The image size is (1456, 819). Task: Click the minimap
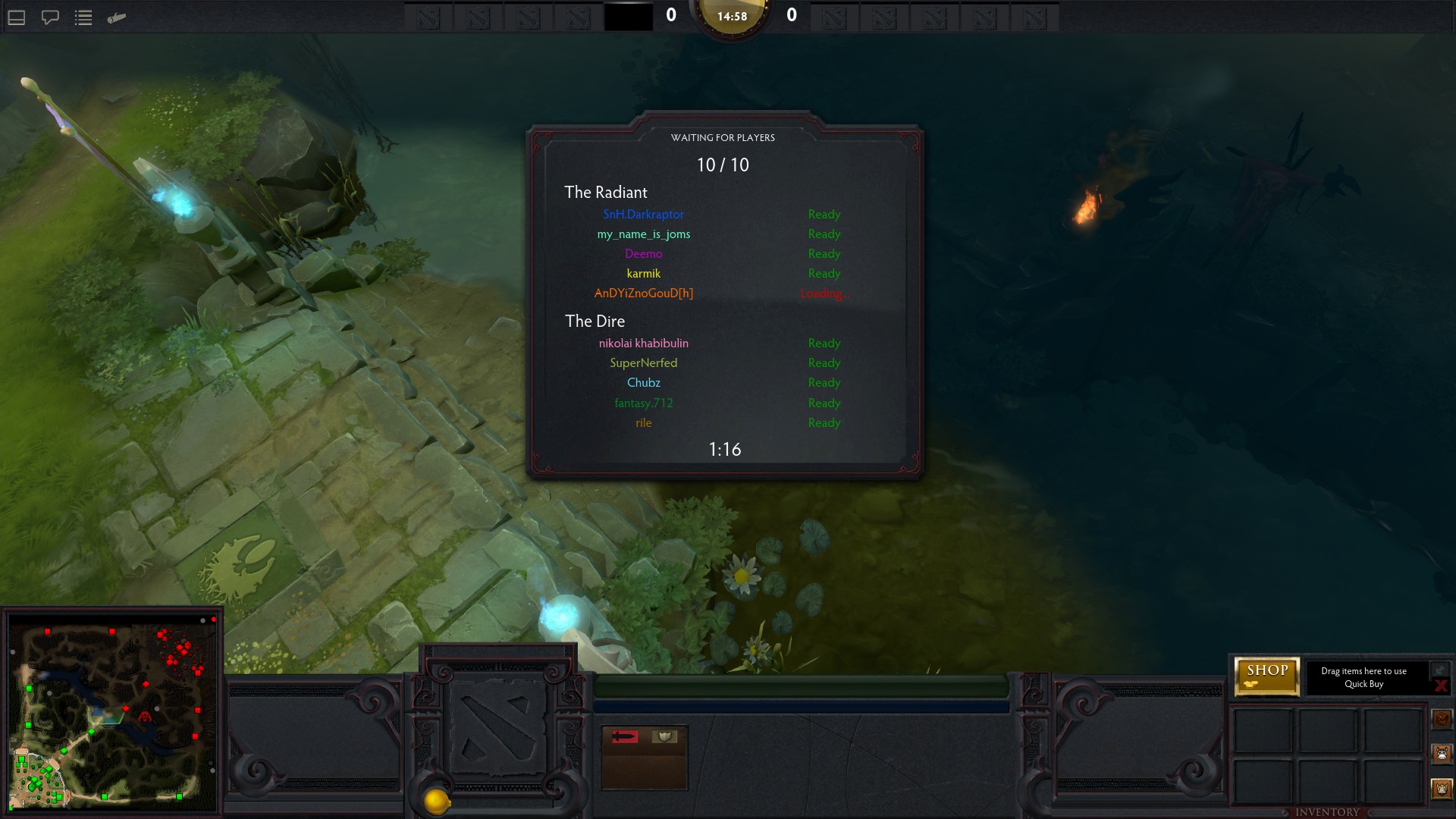coord(112,711)
